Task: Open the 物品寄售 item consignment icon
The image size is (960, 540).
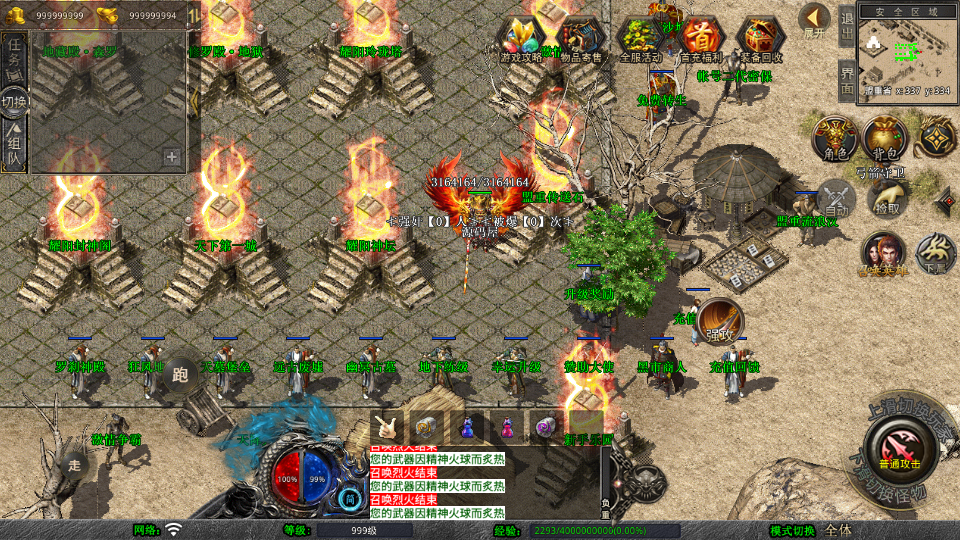Action: point(581,40)
